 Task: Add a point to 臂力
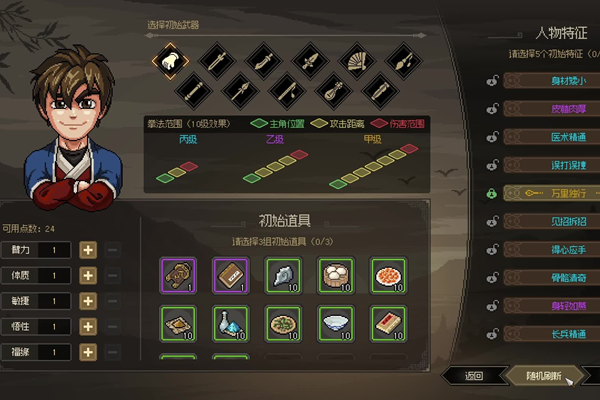pyautogui.click(x=87, y=249)
